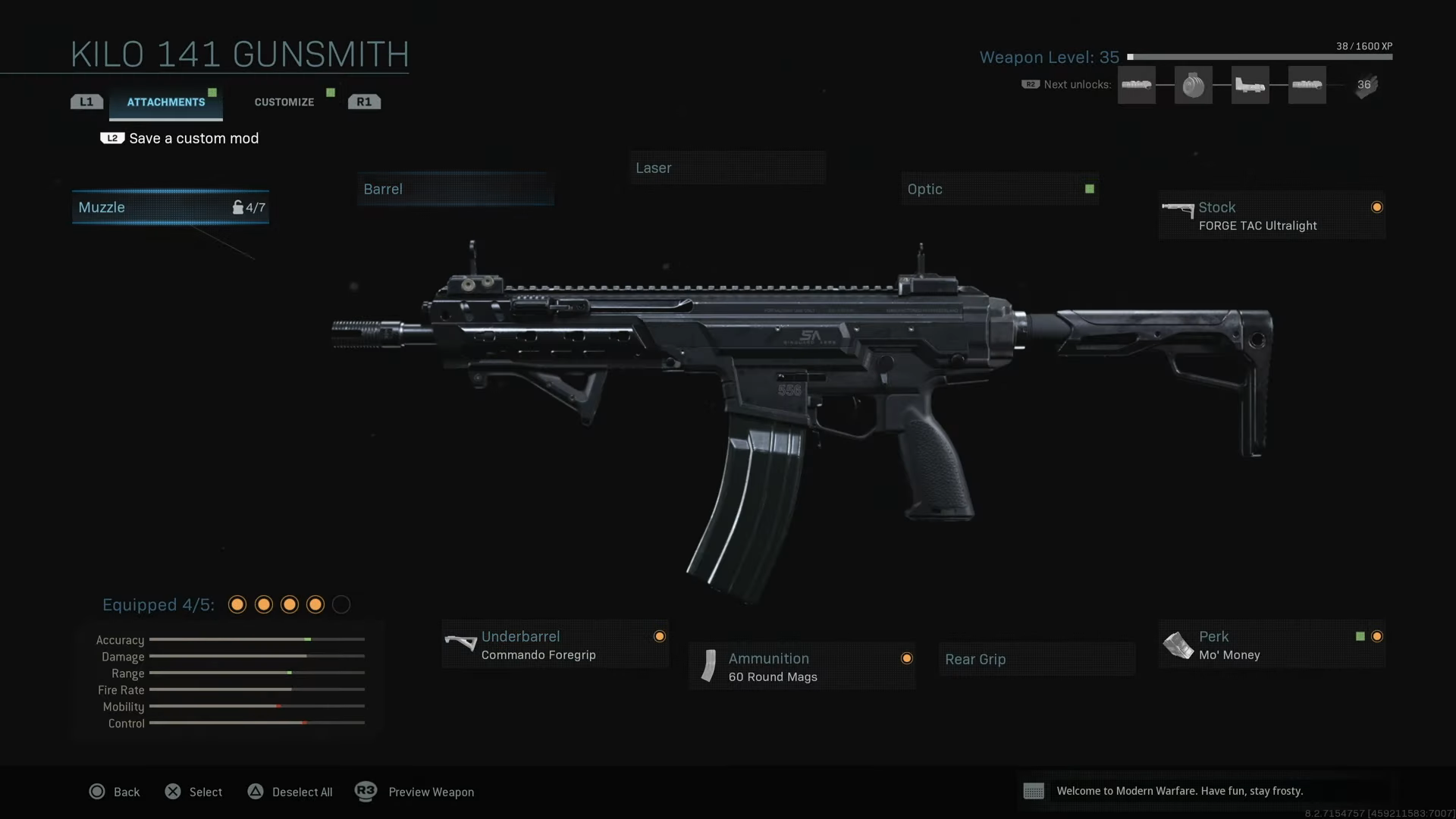This screenshot has width=1456, height=819.
Task: Open the Barrel attachment slot
Action: coord(455,189)
